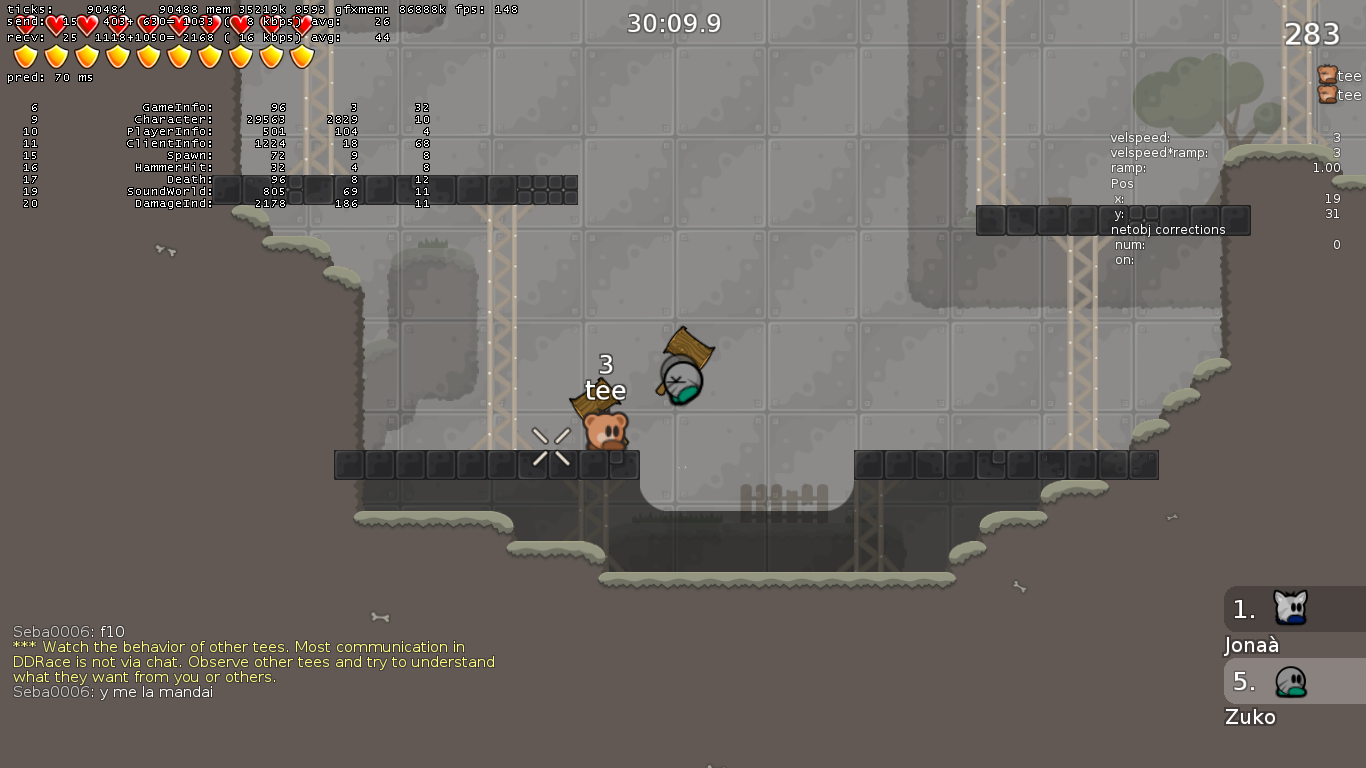Viewport: 1366px width, 768px height.
Task: Click Seba0006's chat message saying f10
Action: 67,631
